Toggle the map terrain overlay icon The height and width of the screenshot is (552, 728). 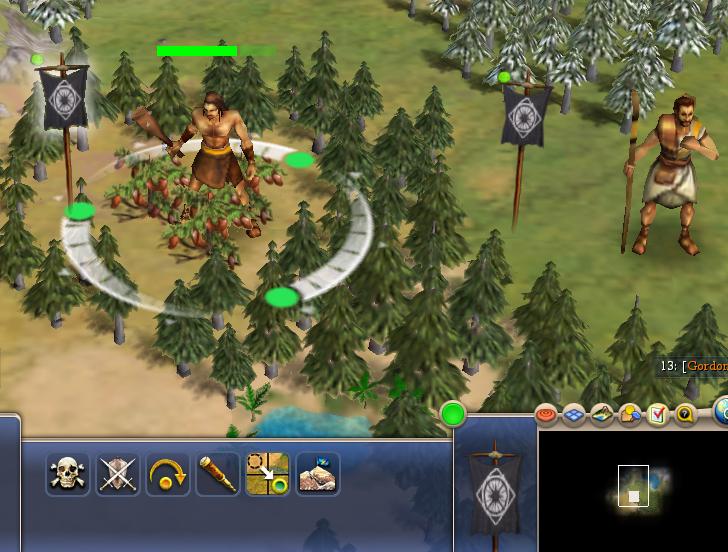602,414
